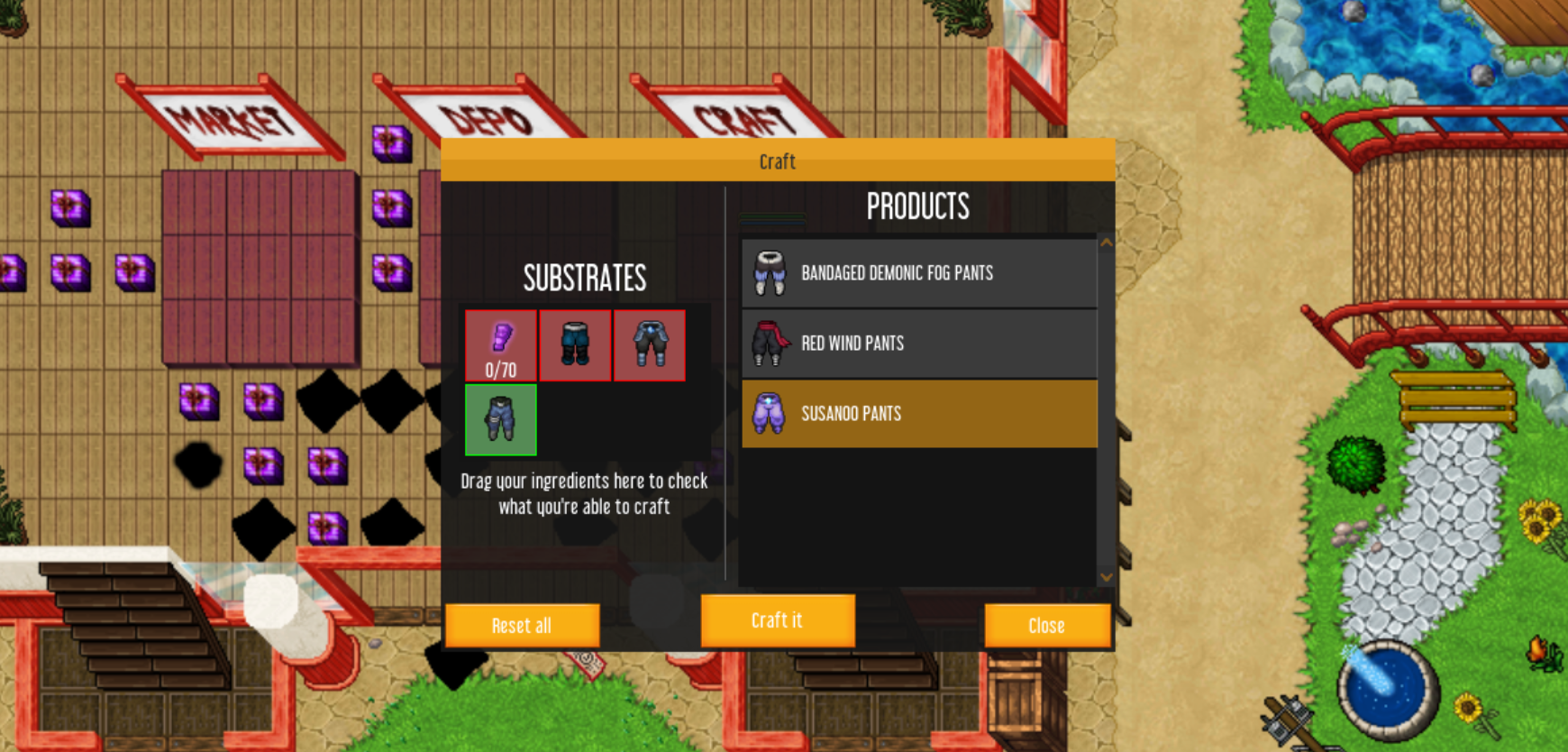Click the Reset all button
The image size is (1568, 752).
pyautogui.click(x=522, y=625)
